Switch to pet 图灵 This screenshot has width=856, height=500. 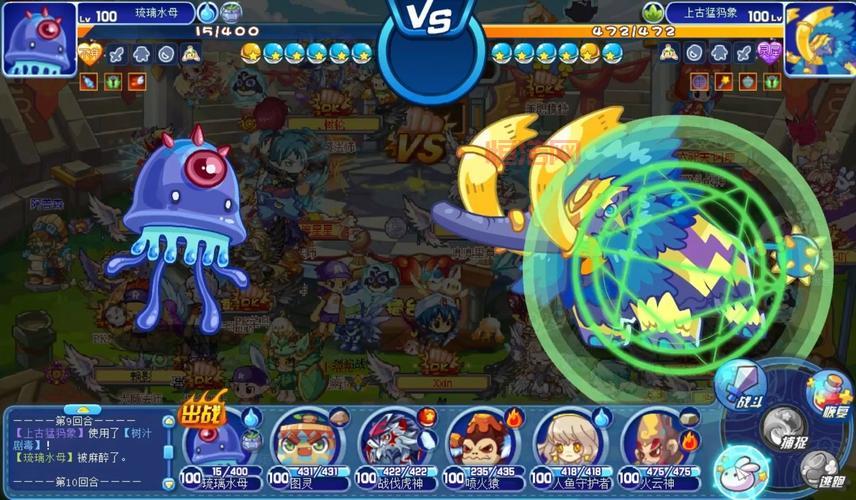[301, 441]
